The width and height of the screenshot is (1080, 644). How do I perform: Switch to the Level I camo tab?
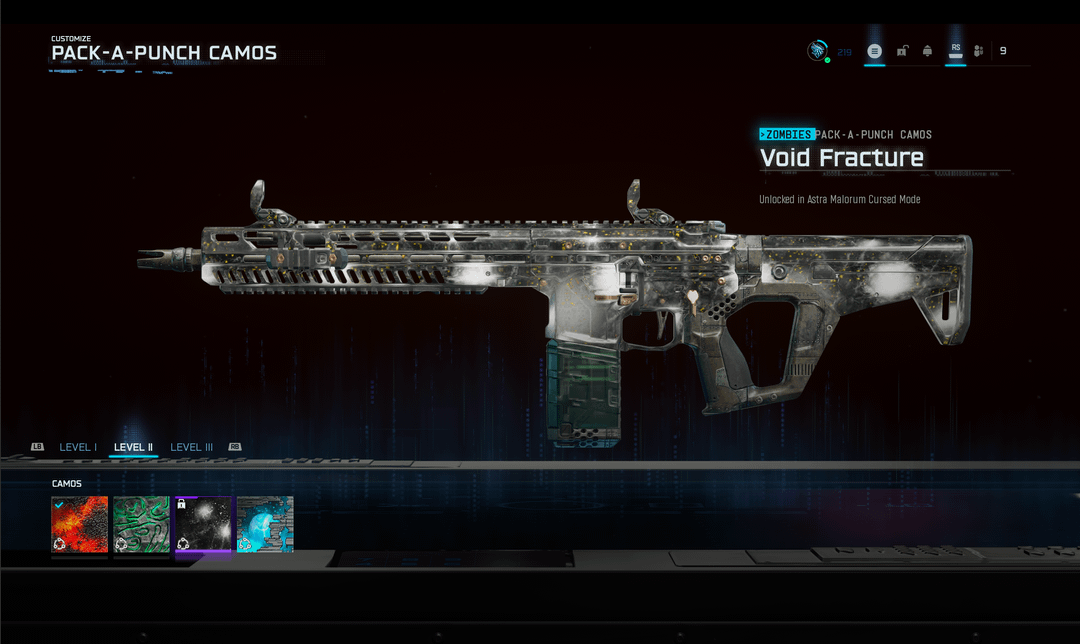tap(78, 447)
